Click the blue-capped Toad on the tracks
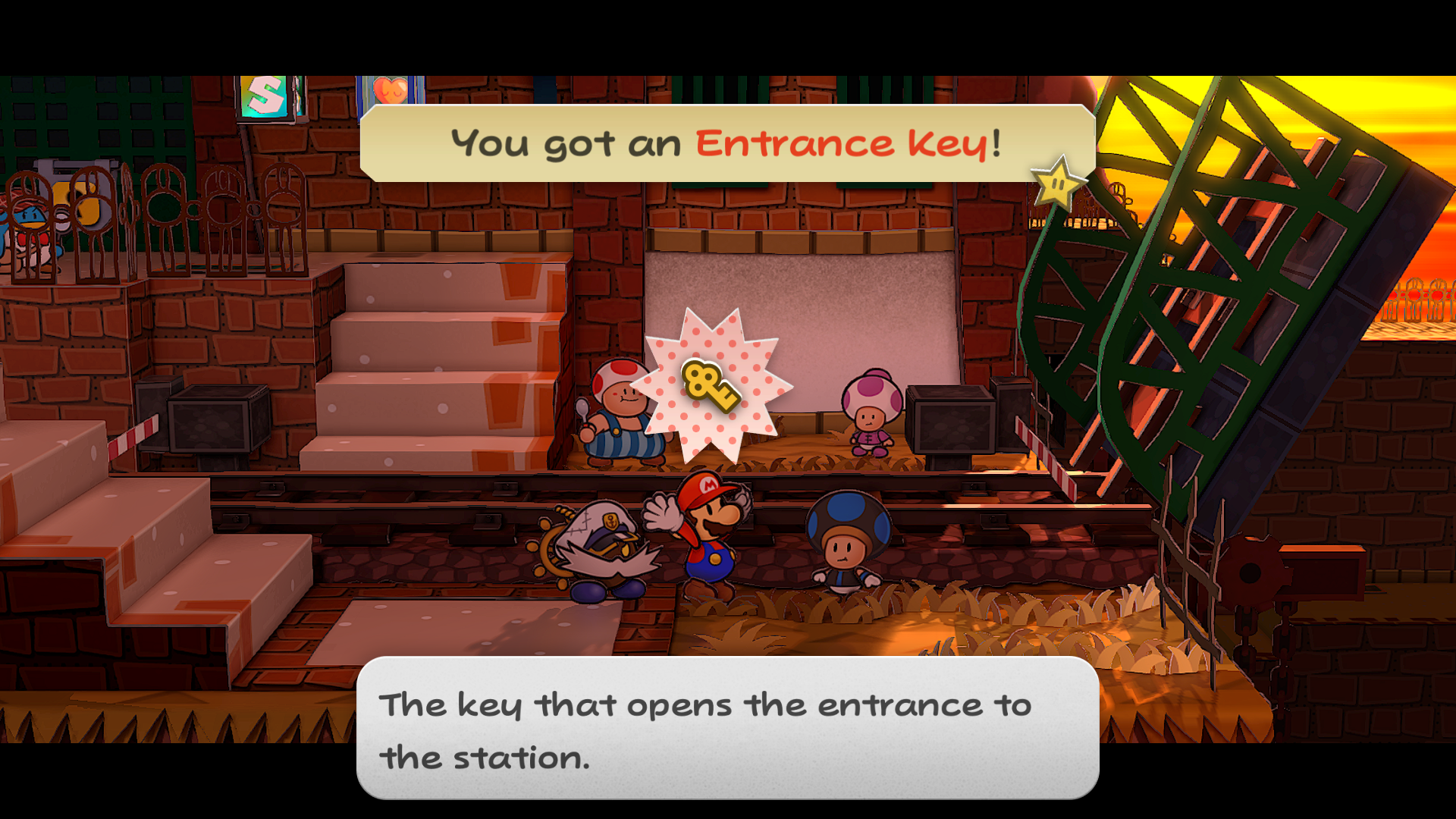Image resolution: width=1456 pixels, height=819 pixels. pos(849,546)
